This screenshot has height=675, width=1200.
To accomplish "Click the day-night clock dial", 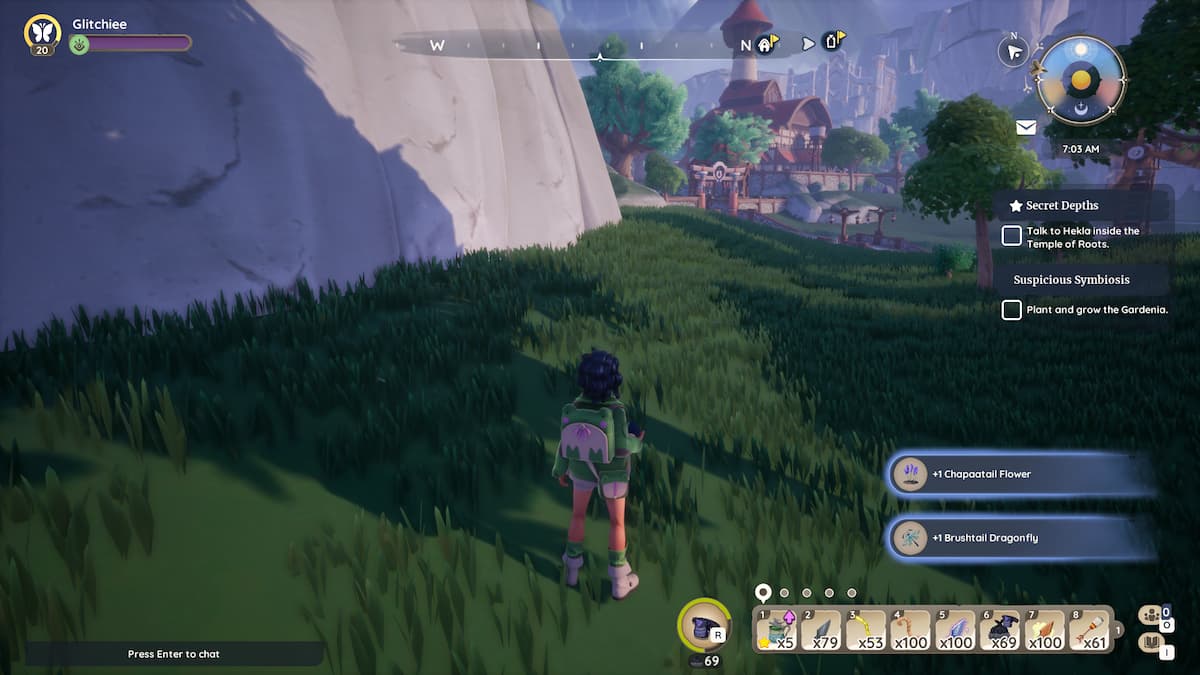I will [1081, 80].
